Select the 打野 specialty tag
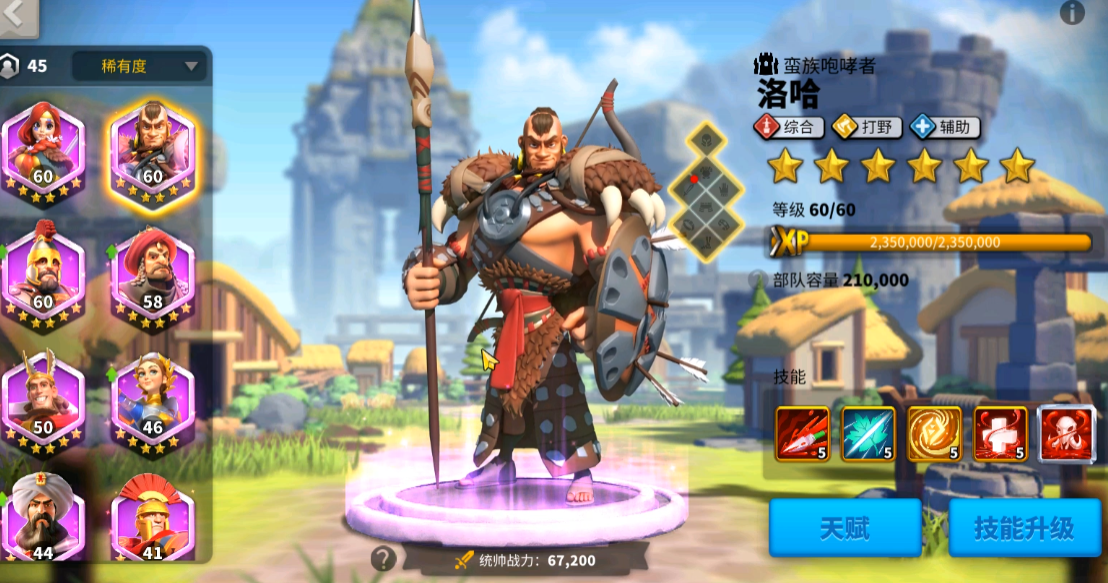 point(868,127)
